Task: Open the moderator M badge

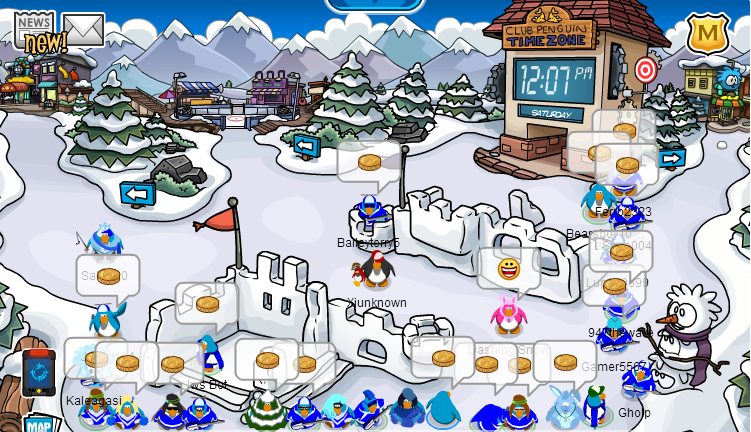Action: click(x=707, y=34)
